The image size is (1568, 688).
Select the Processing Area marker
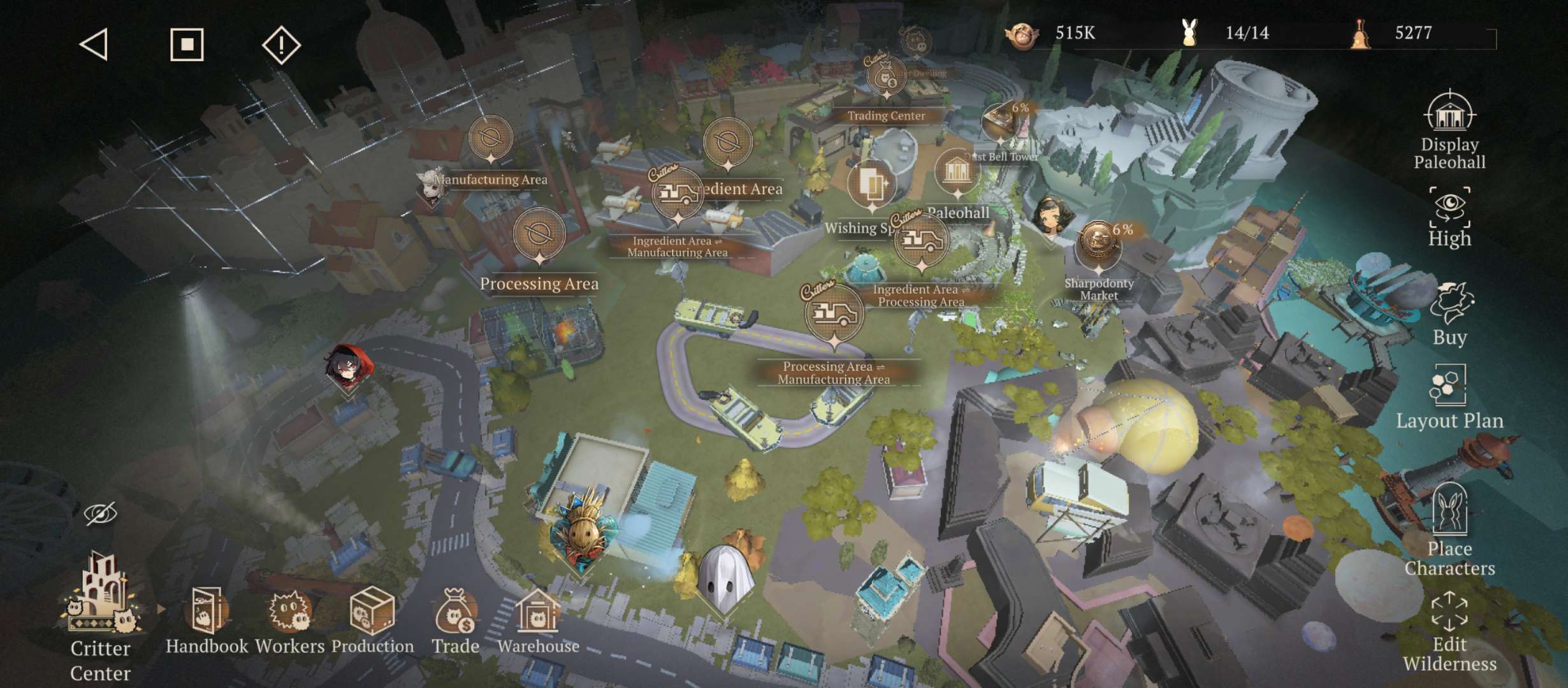pos(539,236)
